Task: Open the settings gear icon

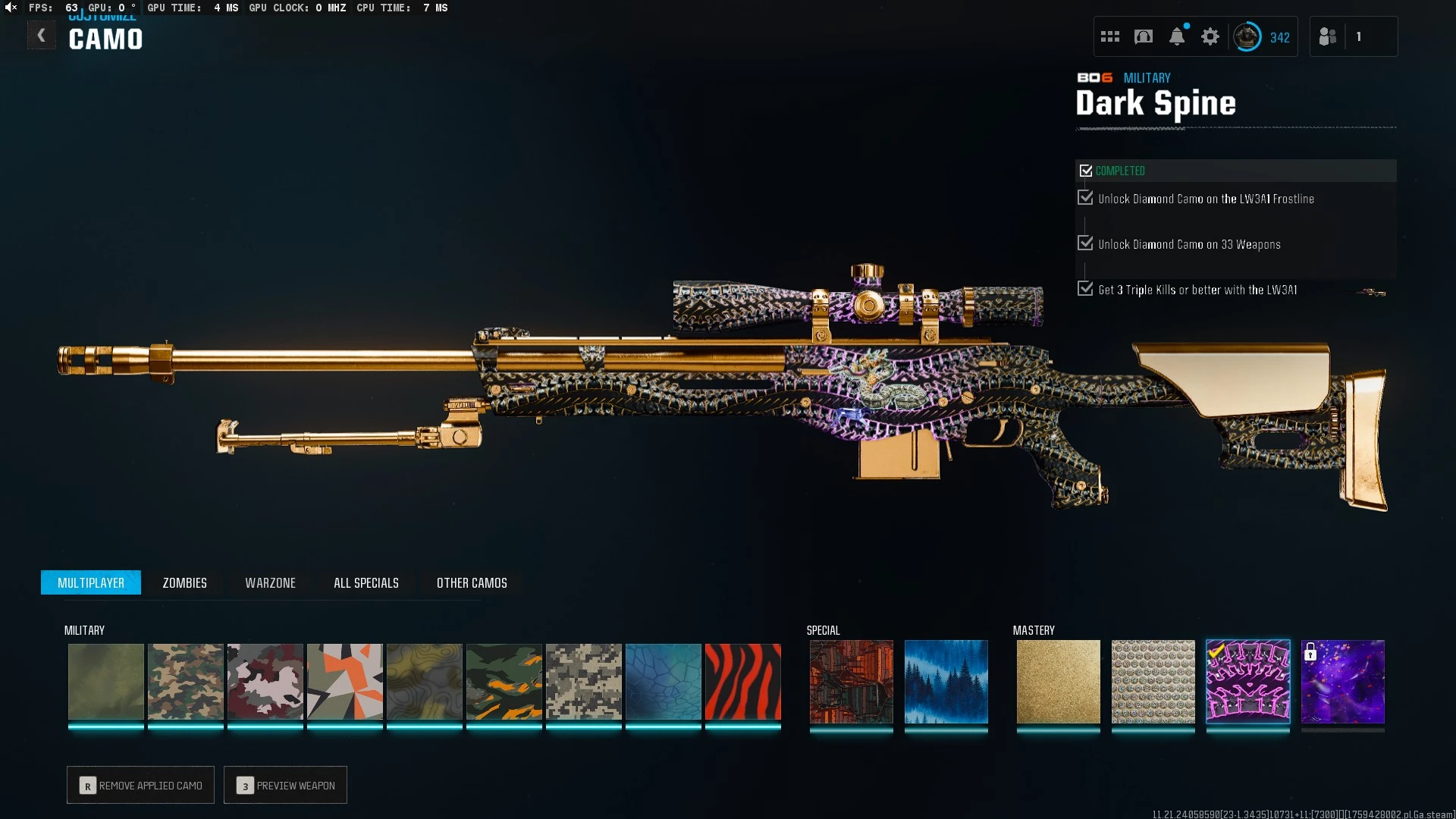Action: pos(1210,36)
